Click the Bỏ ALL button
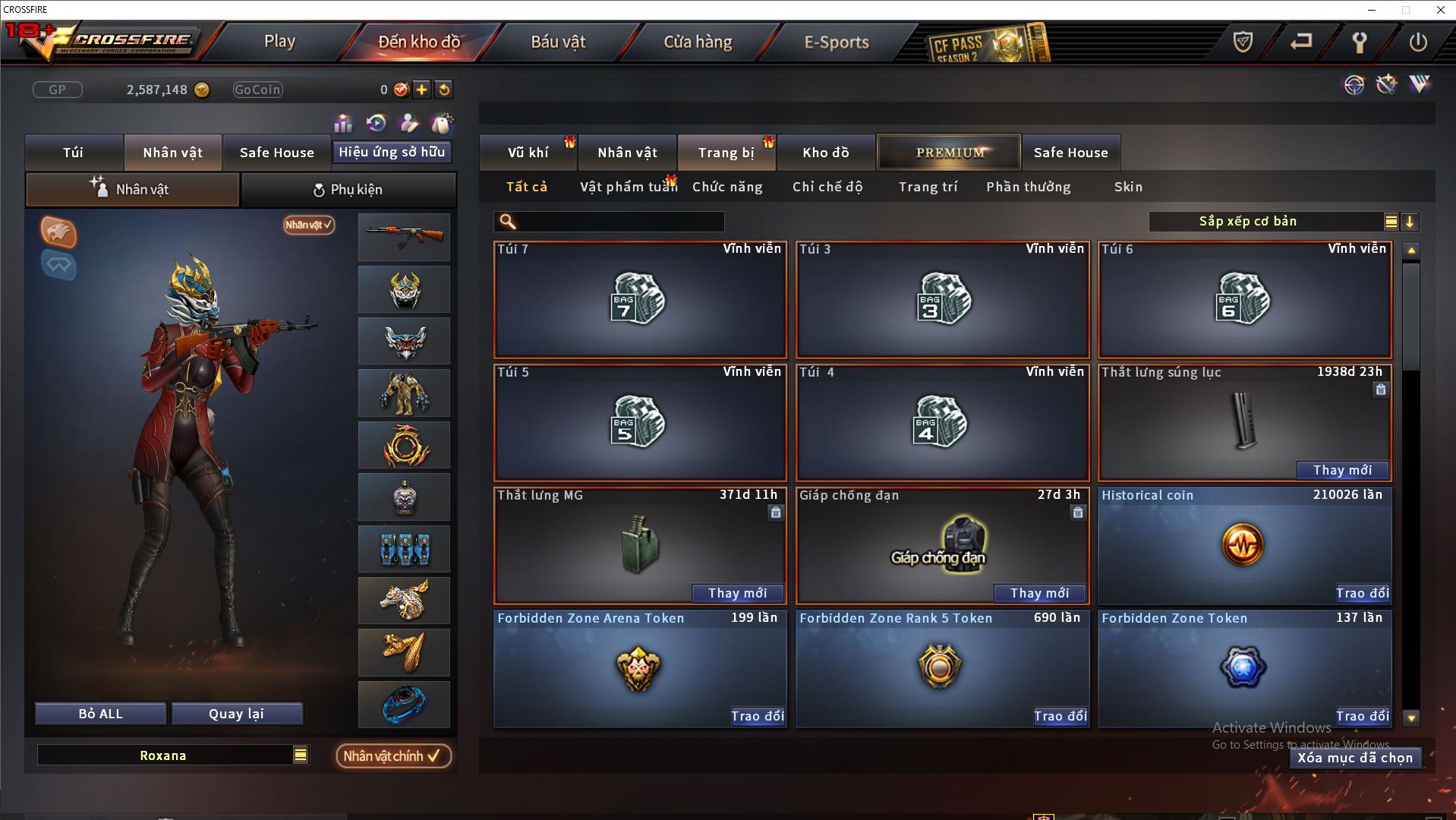Screen dimensions: 1456x820 [x=100, y=714]
